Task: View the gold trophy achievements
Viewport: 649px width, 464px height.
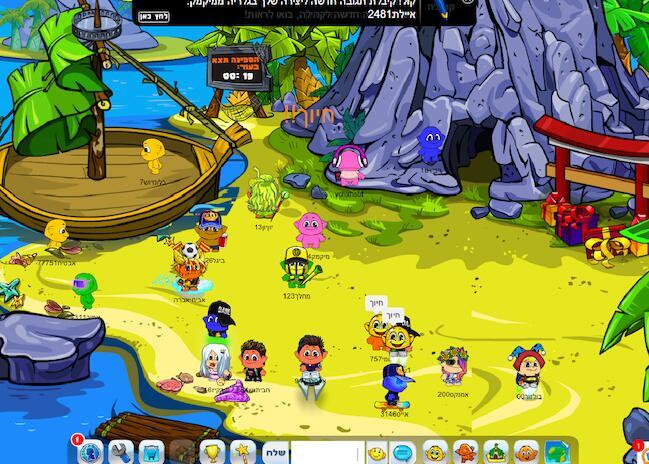Action: coord(211,452)
